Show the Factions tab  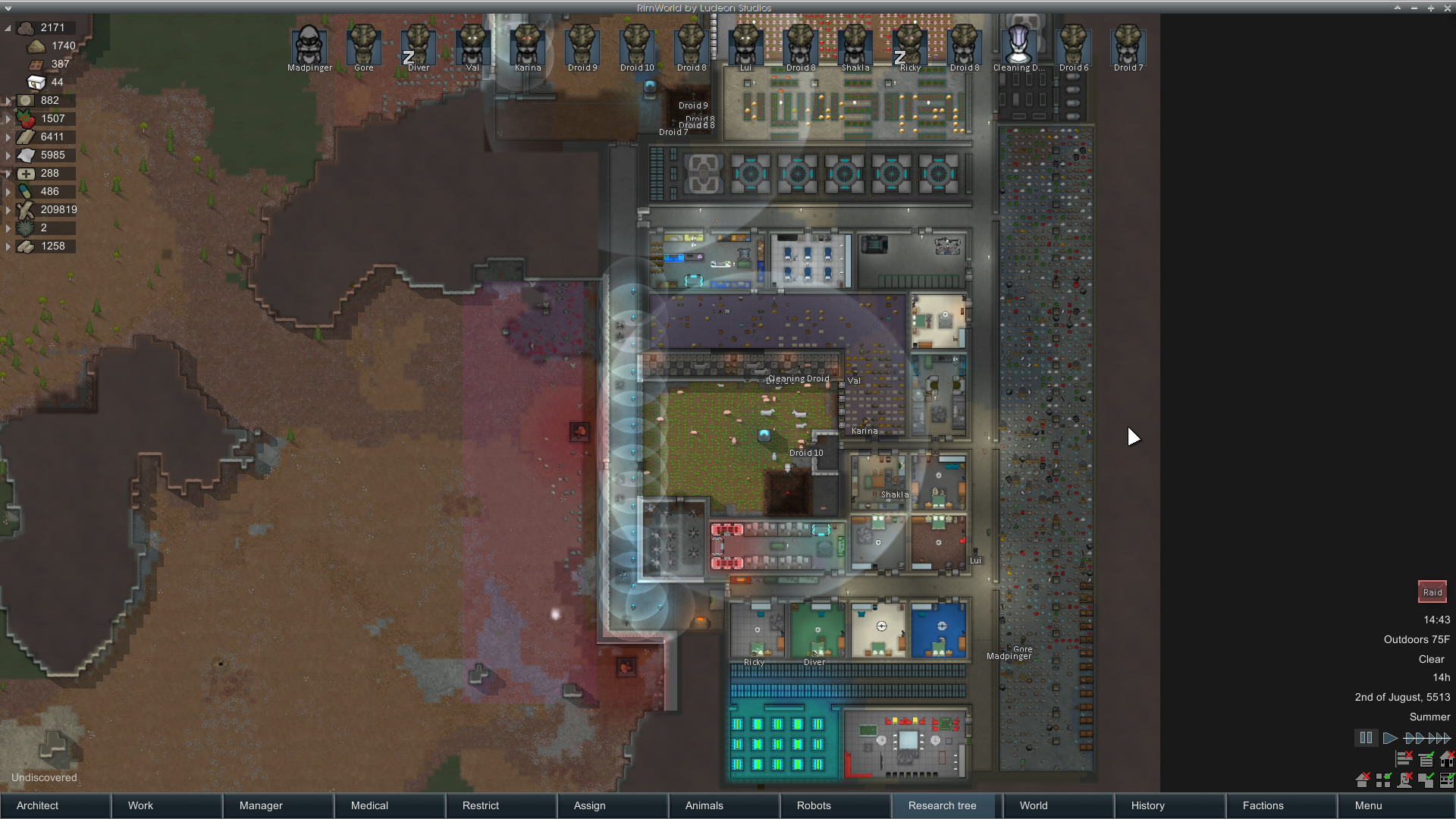[1282, 805]
